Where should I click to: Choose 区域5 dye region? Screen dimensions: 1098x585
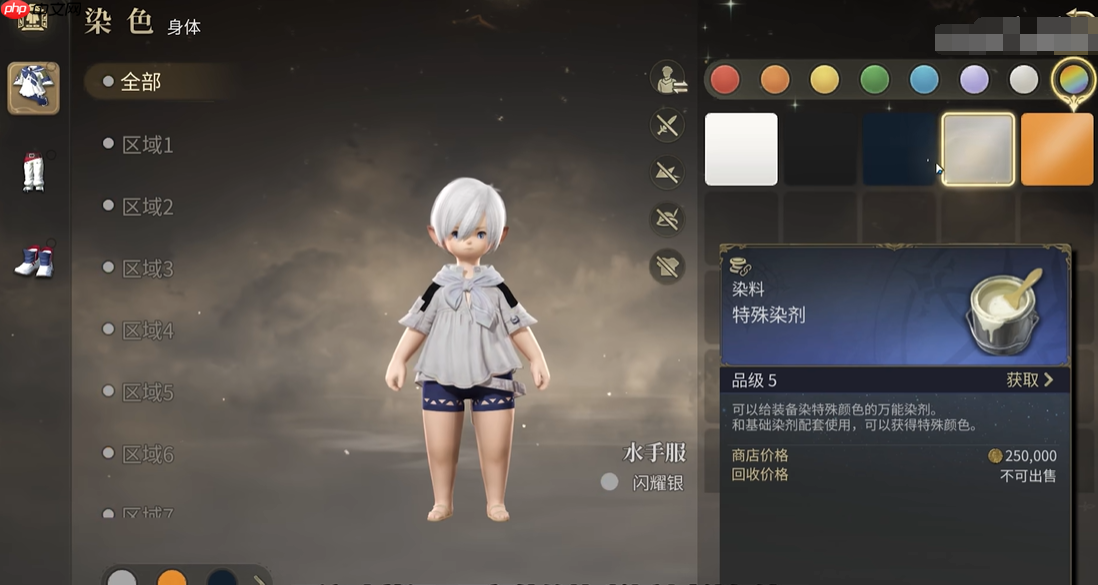(146, 393)
